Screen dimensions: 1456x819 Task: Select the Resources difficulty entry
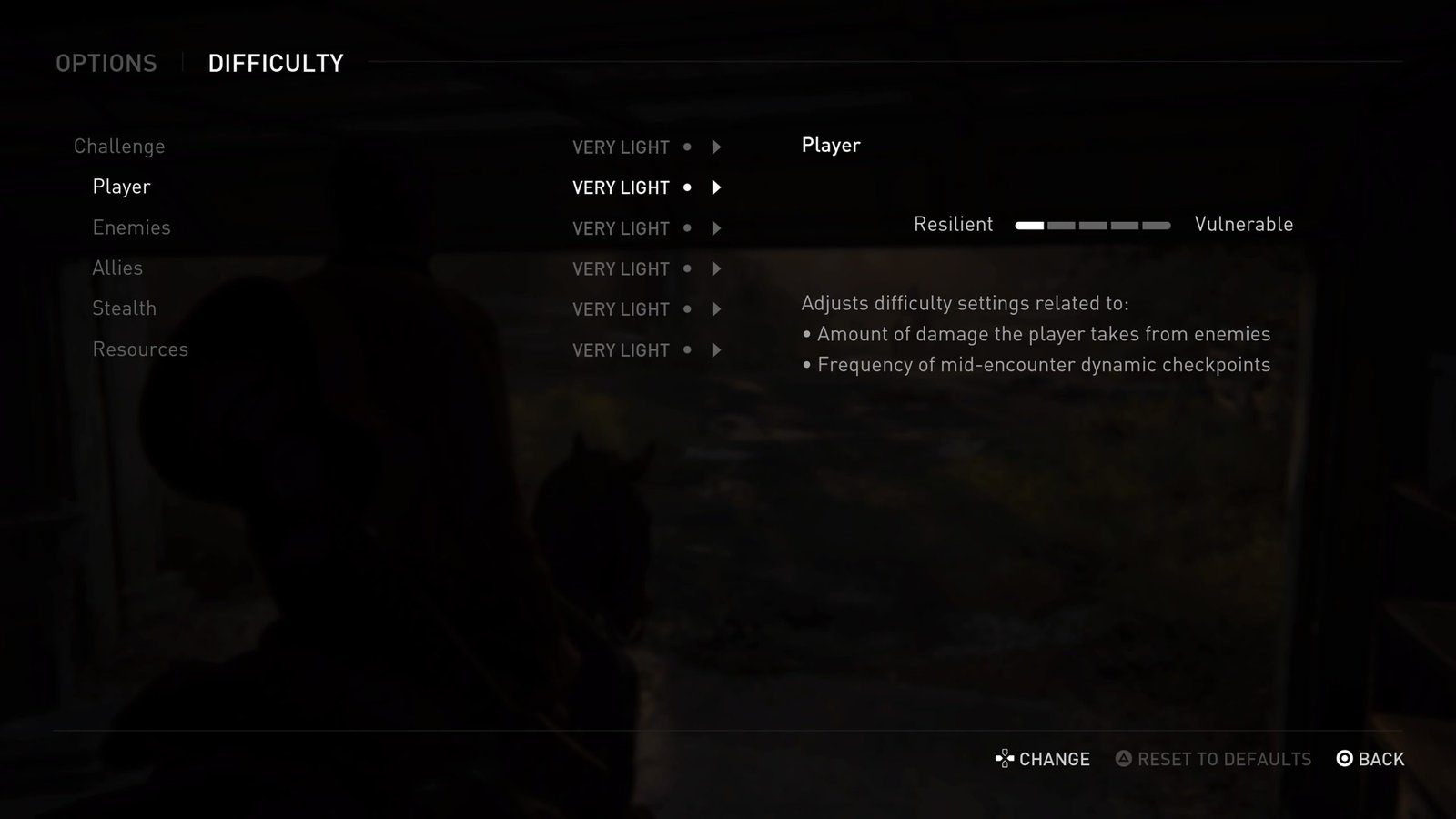140,349
